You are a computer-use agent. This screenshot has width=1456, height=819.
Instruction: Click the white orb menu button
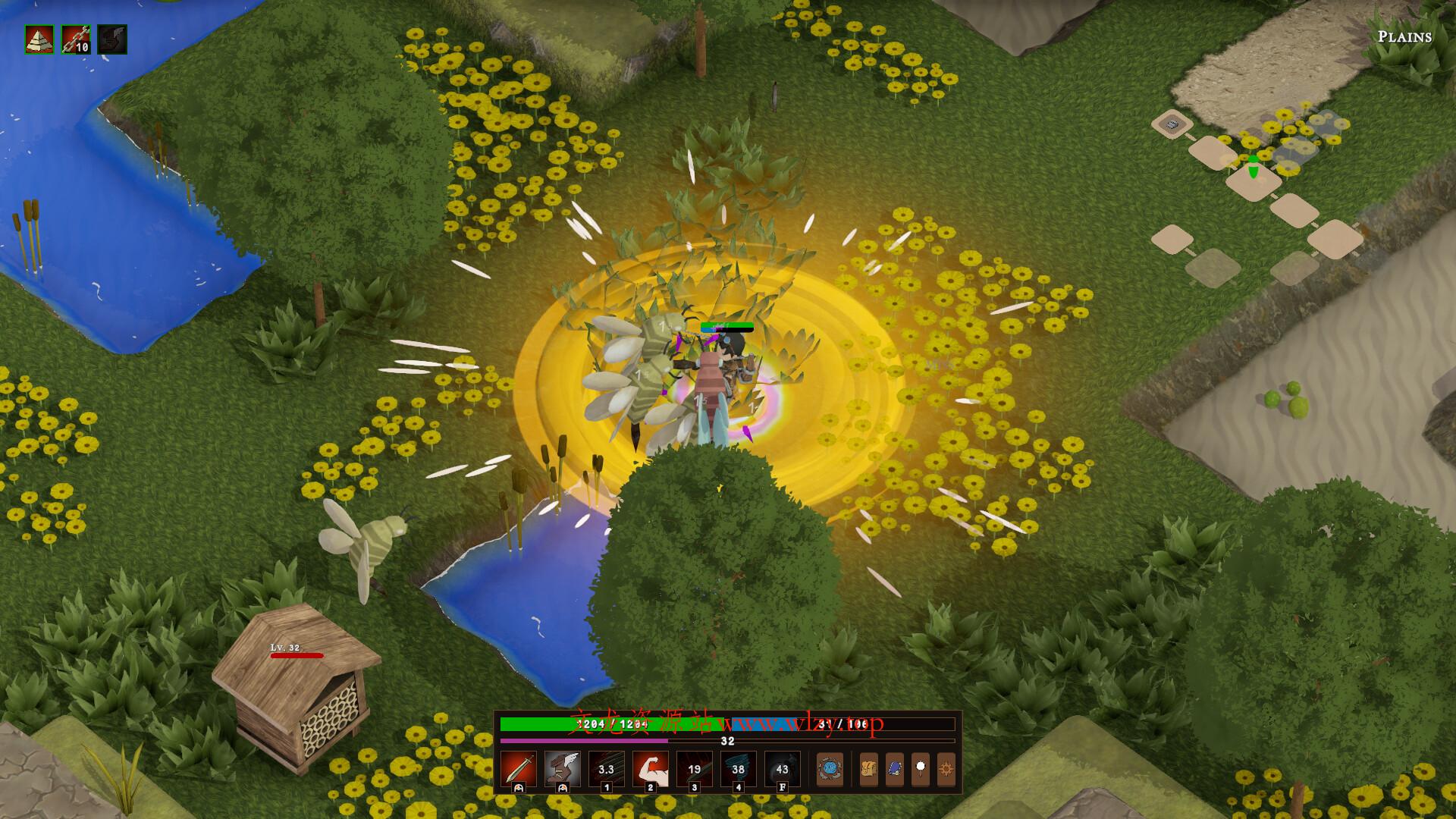tap(921, 769)
